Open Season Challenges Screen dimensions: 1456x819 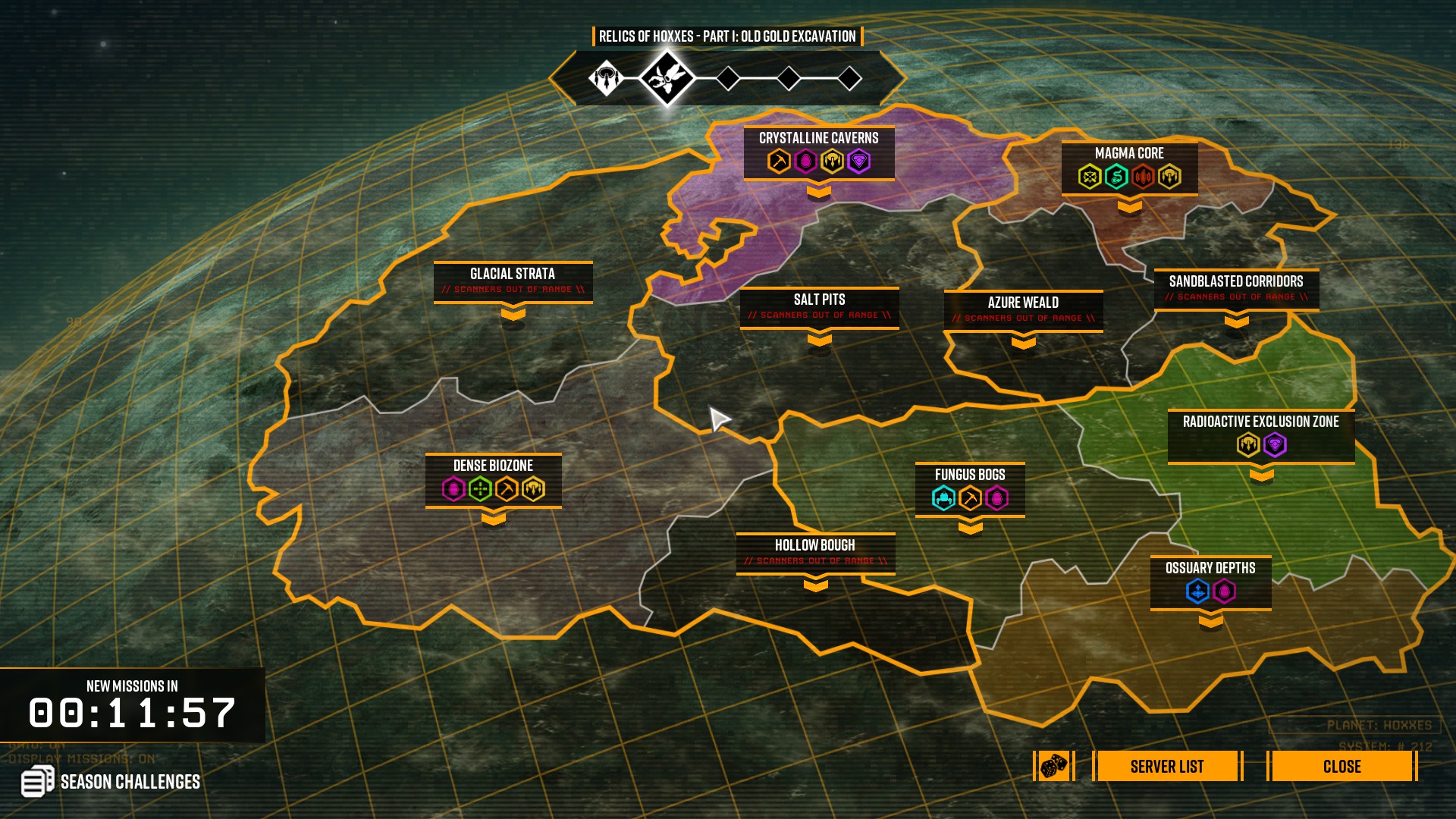pyautogui.click(x=111, y=781)
